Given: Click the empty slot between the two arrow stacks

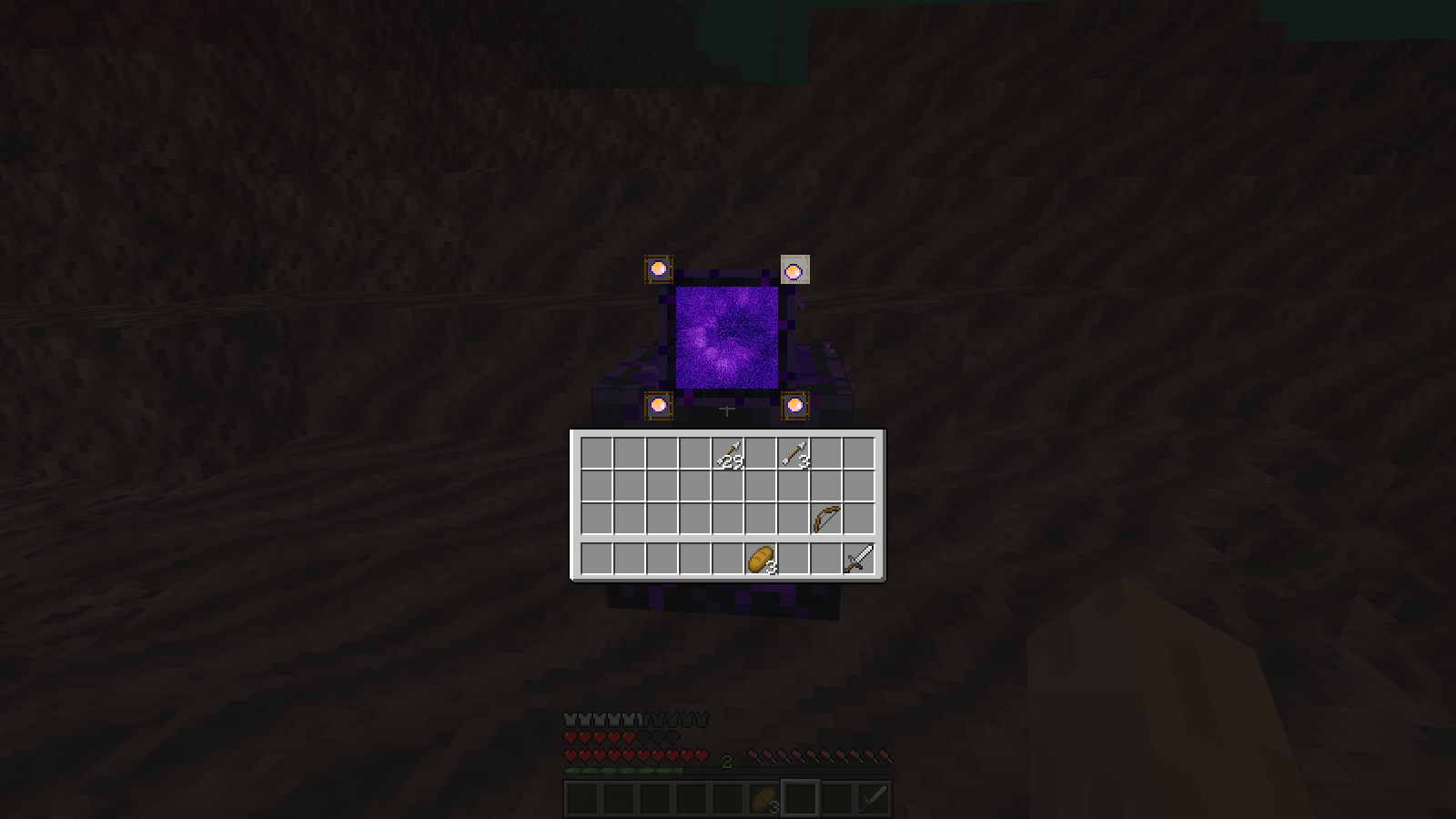Looking at the screenshot, I should 762,453.
